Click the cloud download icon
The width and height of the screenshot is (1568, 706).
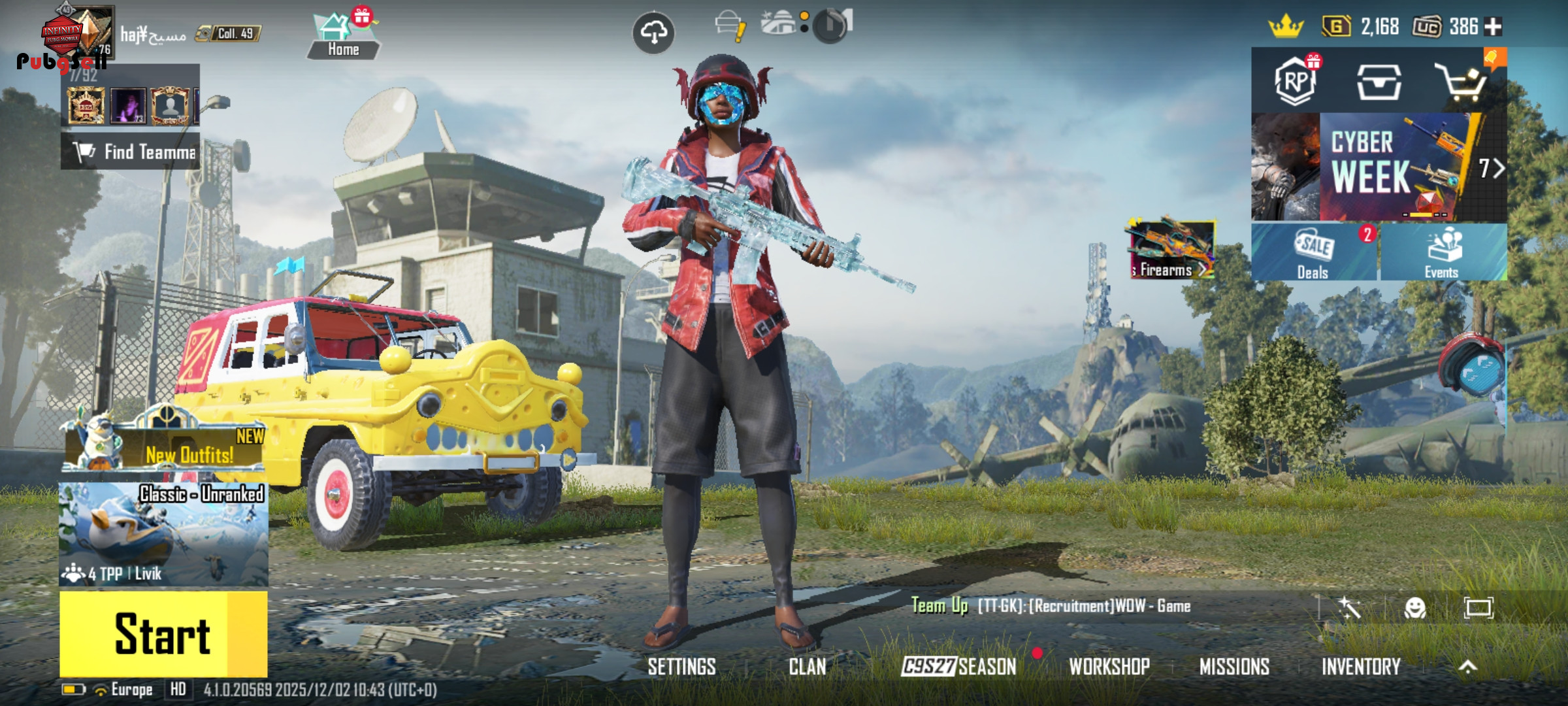tap(653, 32)
